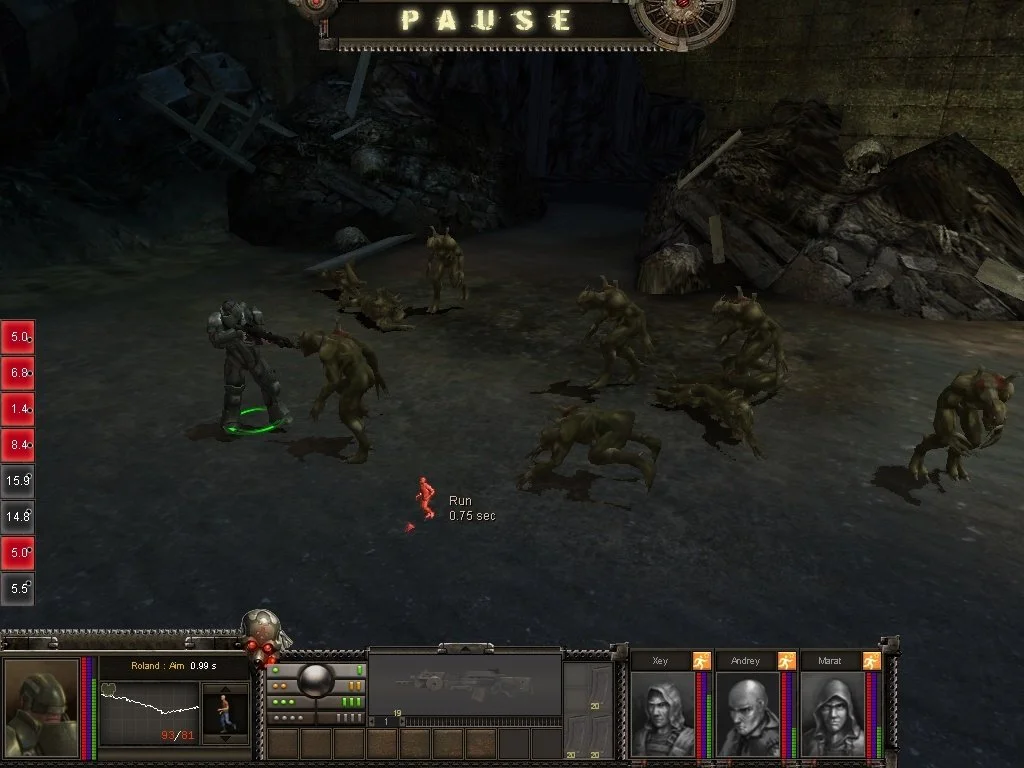Toggle the run icon beside Andrey
Screen dimensions: 1024x768
point(786,661)
